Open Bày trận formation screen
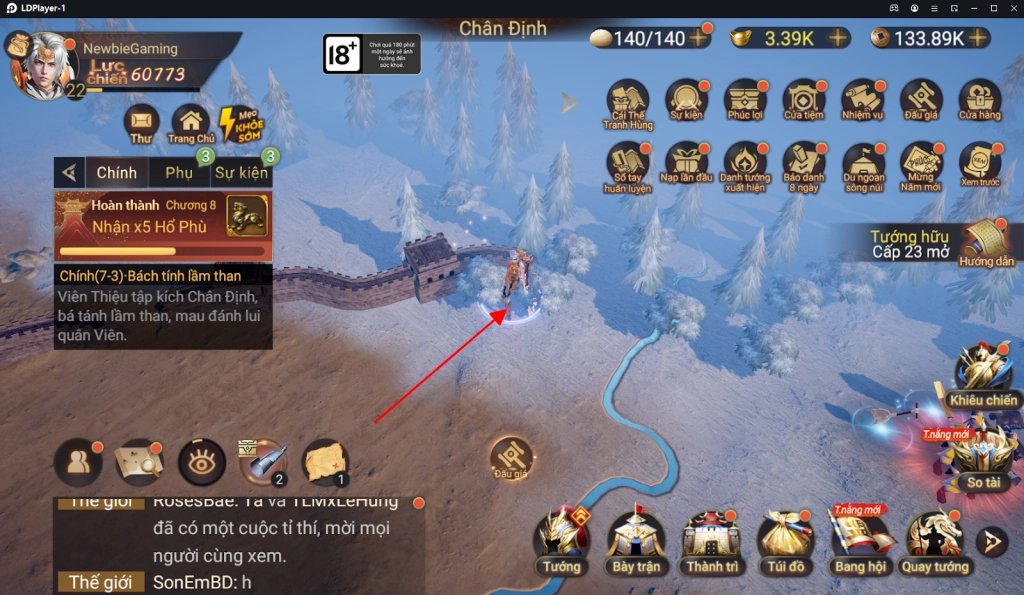This screenshot has width=1024, height=595. click(x=636, y=540)
